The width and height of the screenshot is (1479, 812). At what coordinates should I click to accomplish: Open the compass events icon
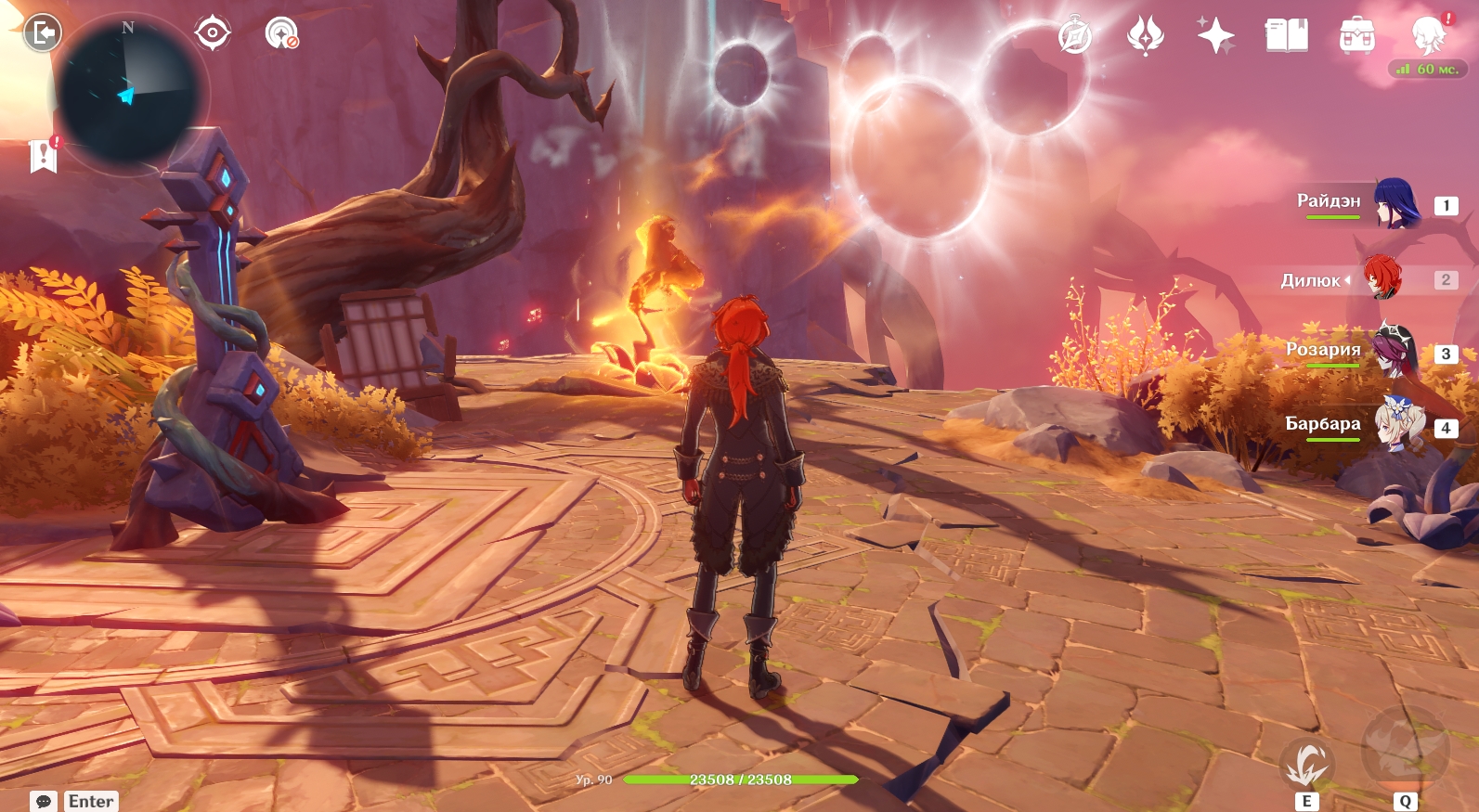coord(1075,36)
